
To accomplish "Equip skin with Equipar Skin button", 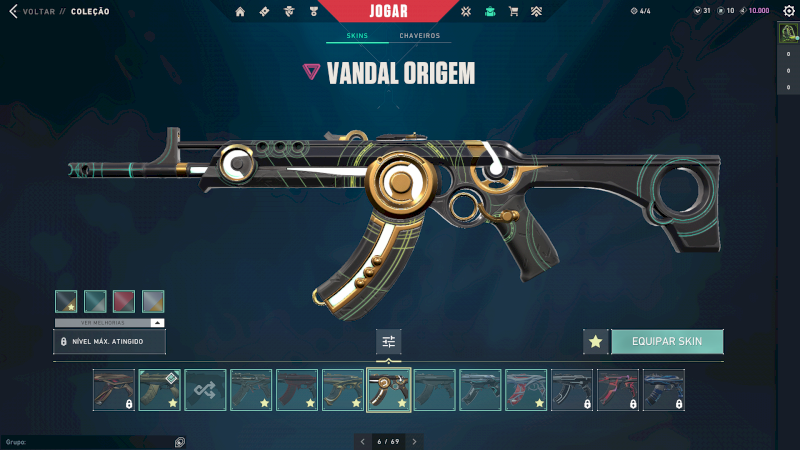I will tap(667, 342).
